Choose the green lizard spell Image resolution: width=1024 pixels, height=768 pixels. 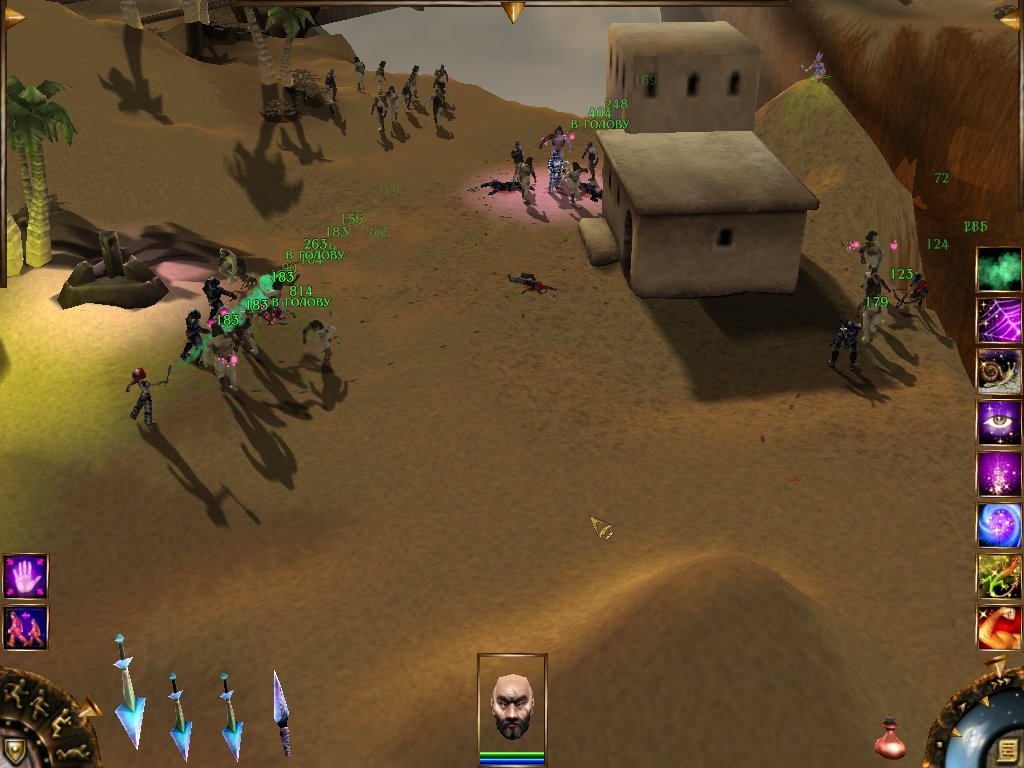tap(999, 576)
